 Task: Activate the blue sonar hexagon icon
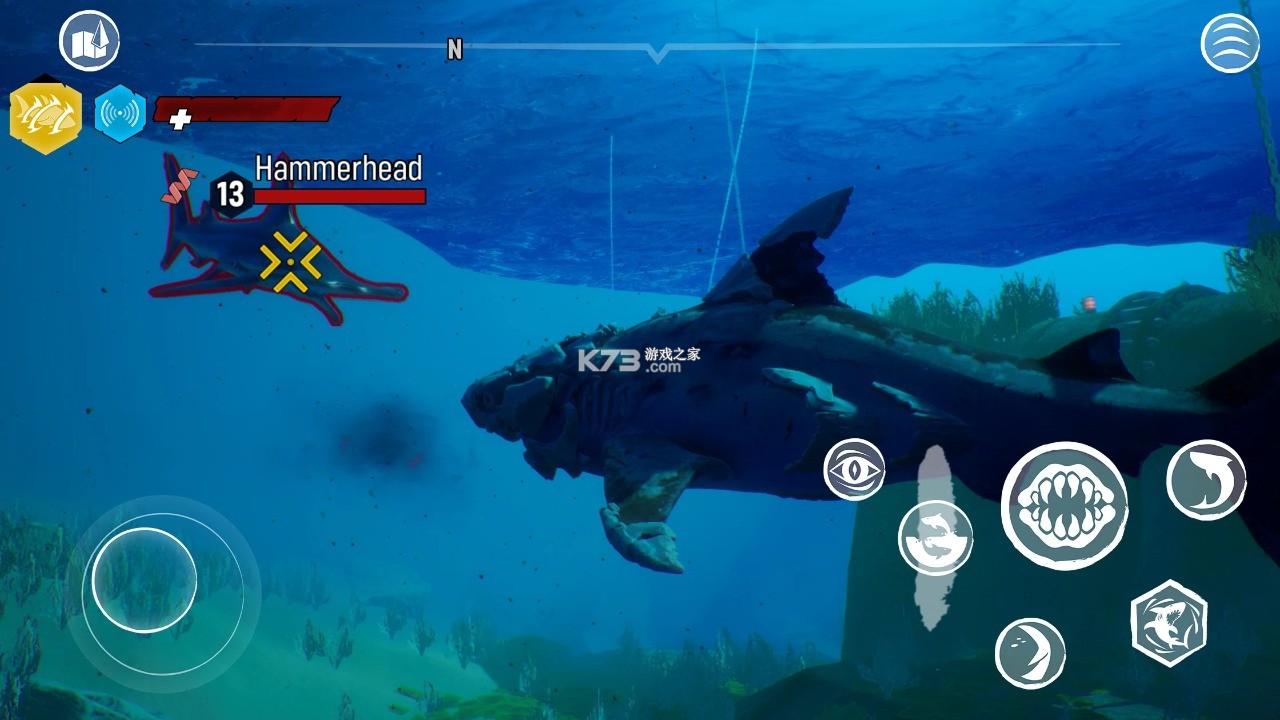(120, 114)
